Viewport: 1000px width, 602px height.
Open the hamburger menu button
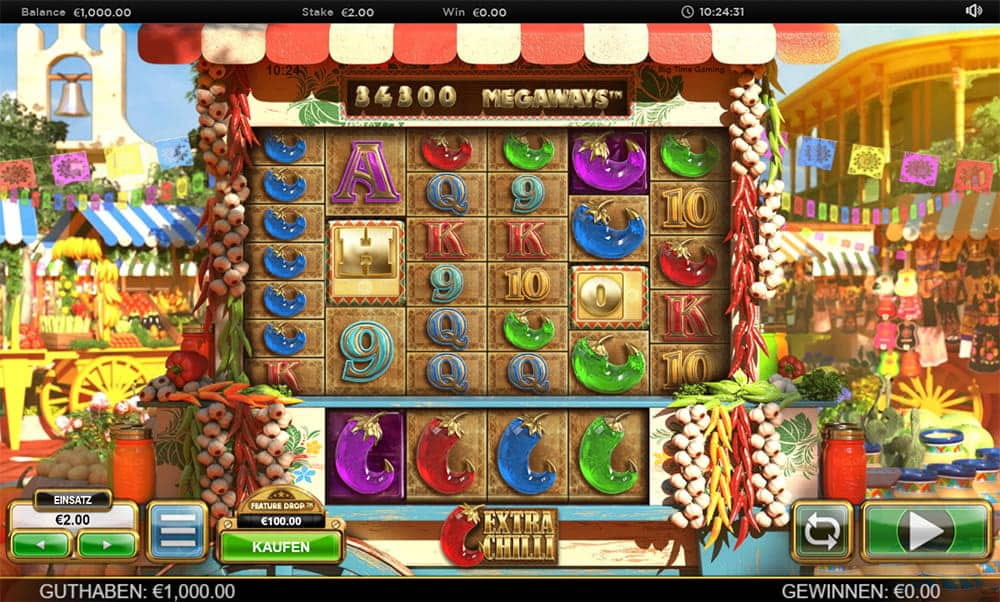point(177,531)
